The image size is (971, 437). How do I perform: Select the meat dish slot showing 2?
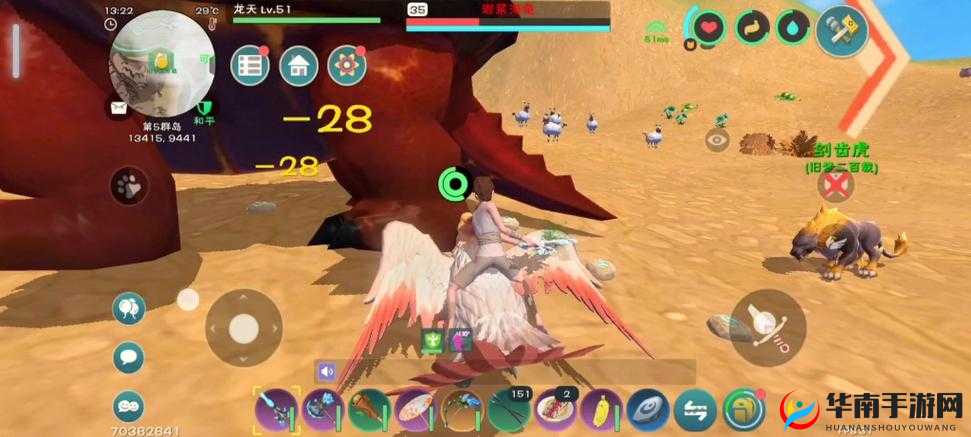551,410
